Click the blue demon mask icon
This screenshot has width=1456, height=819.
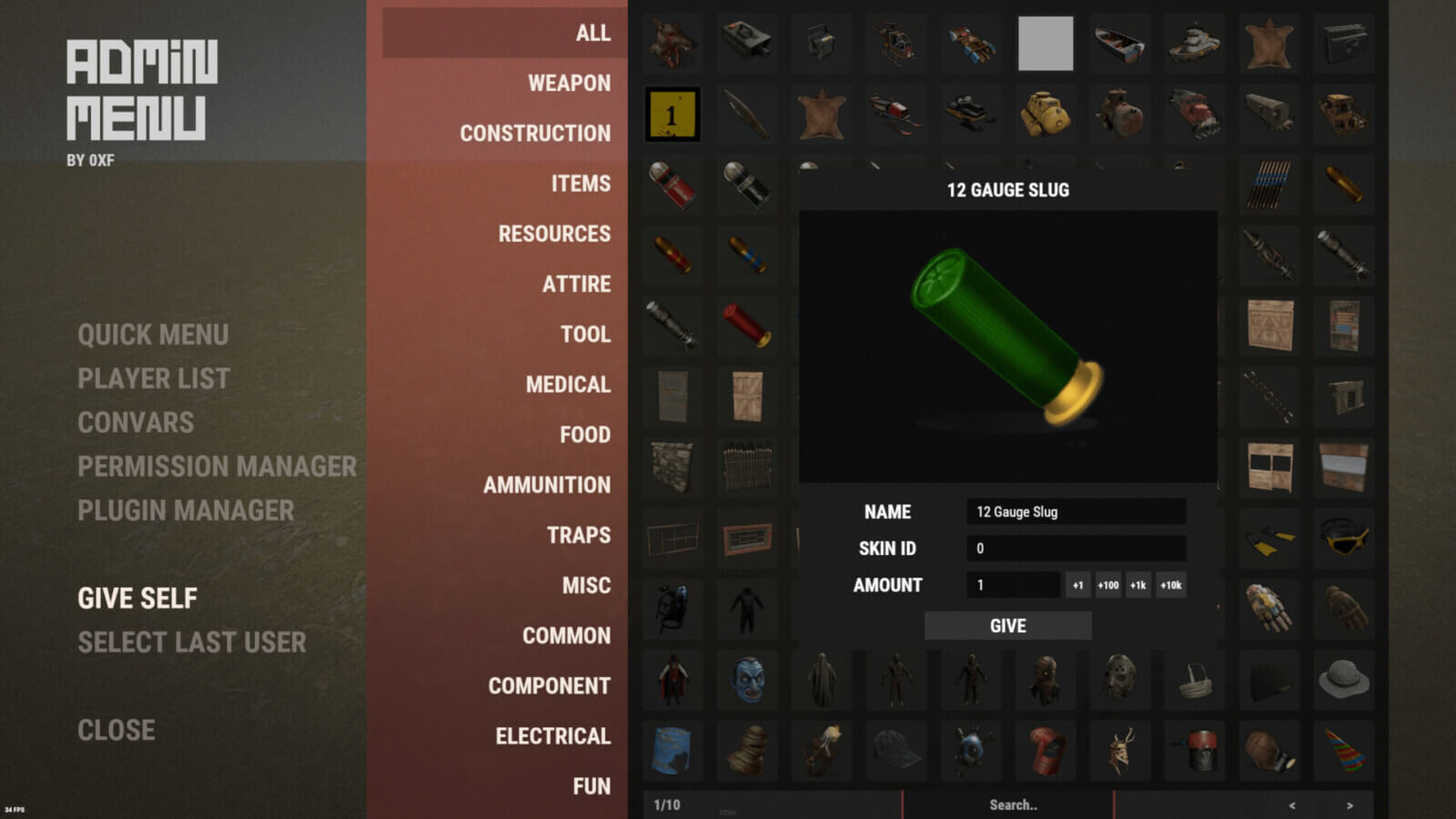click(x=746, y=678)
